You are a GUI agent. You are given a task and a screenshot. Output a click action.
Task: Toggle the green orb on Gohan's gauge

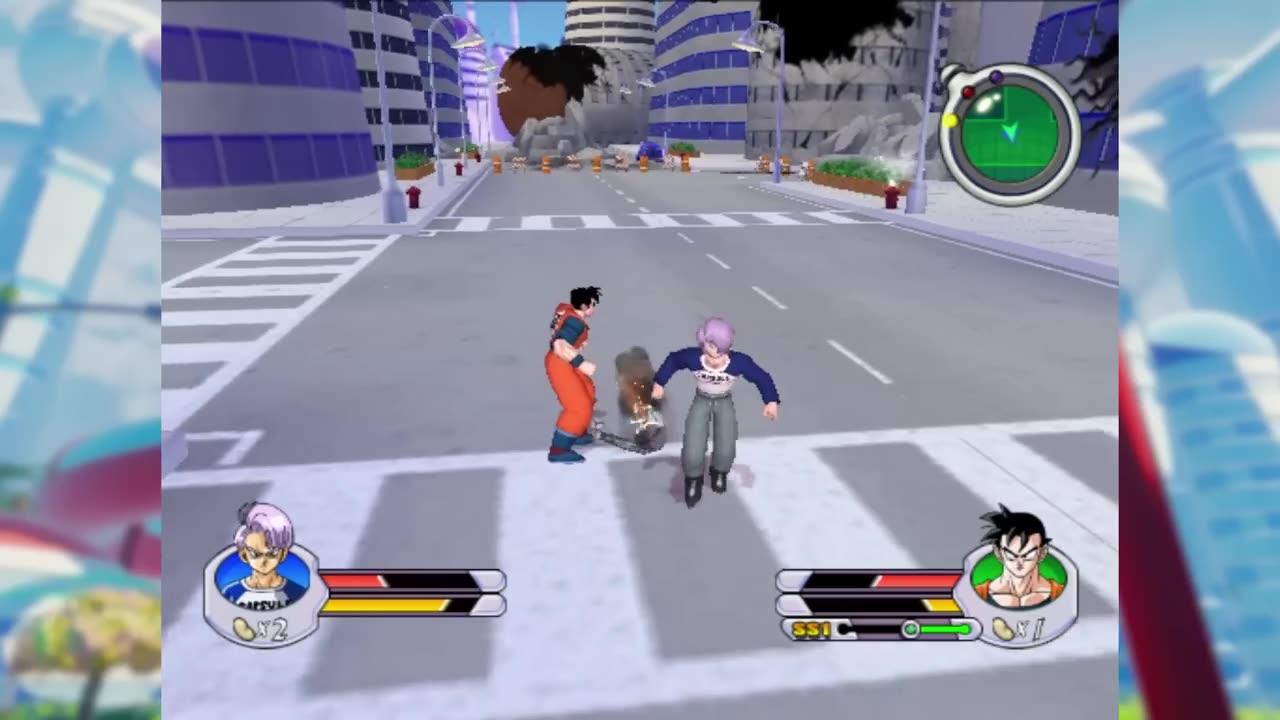[911, 629]
